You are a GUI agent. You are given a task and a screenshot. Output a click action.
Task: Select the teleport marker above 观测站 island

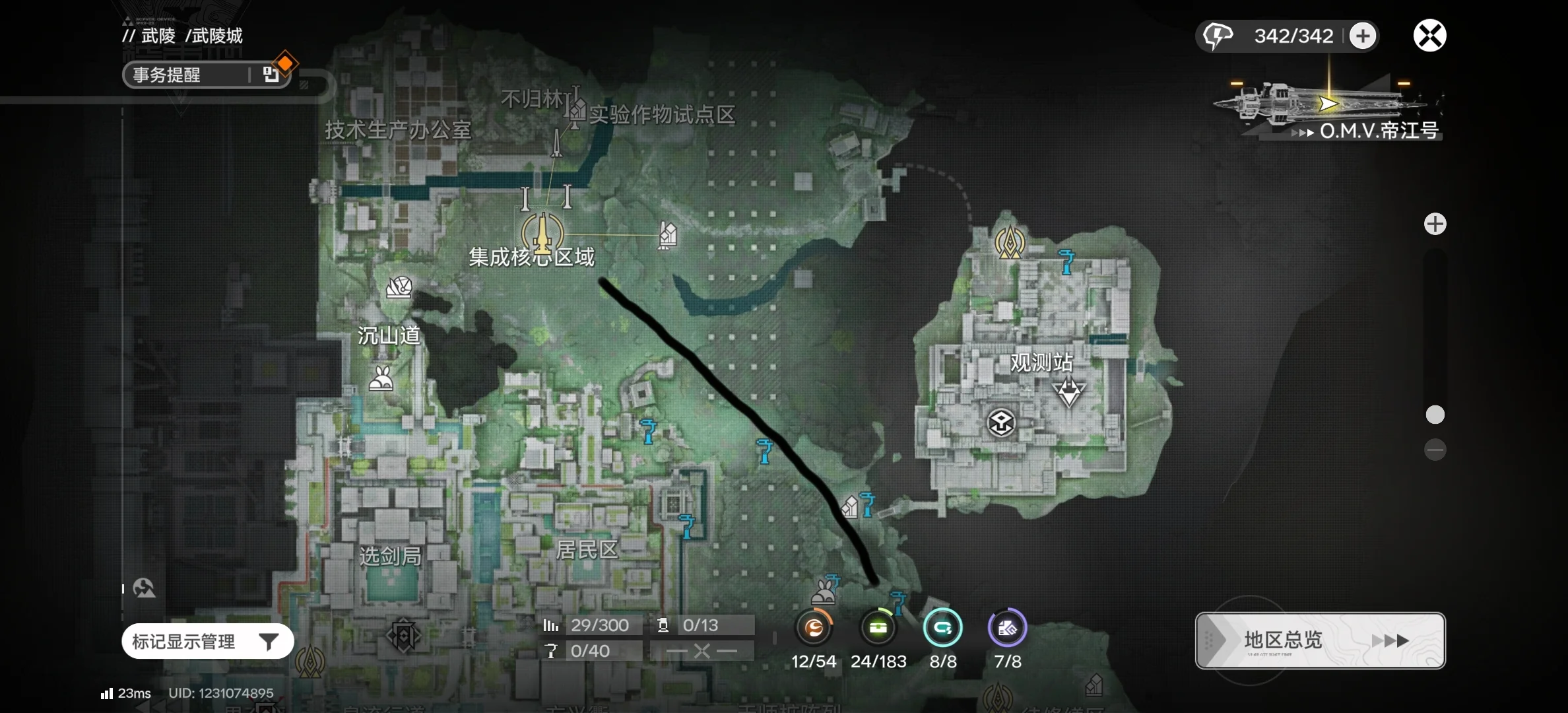click(x=1009, y=242)
